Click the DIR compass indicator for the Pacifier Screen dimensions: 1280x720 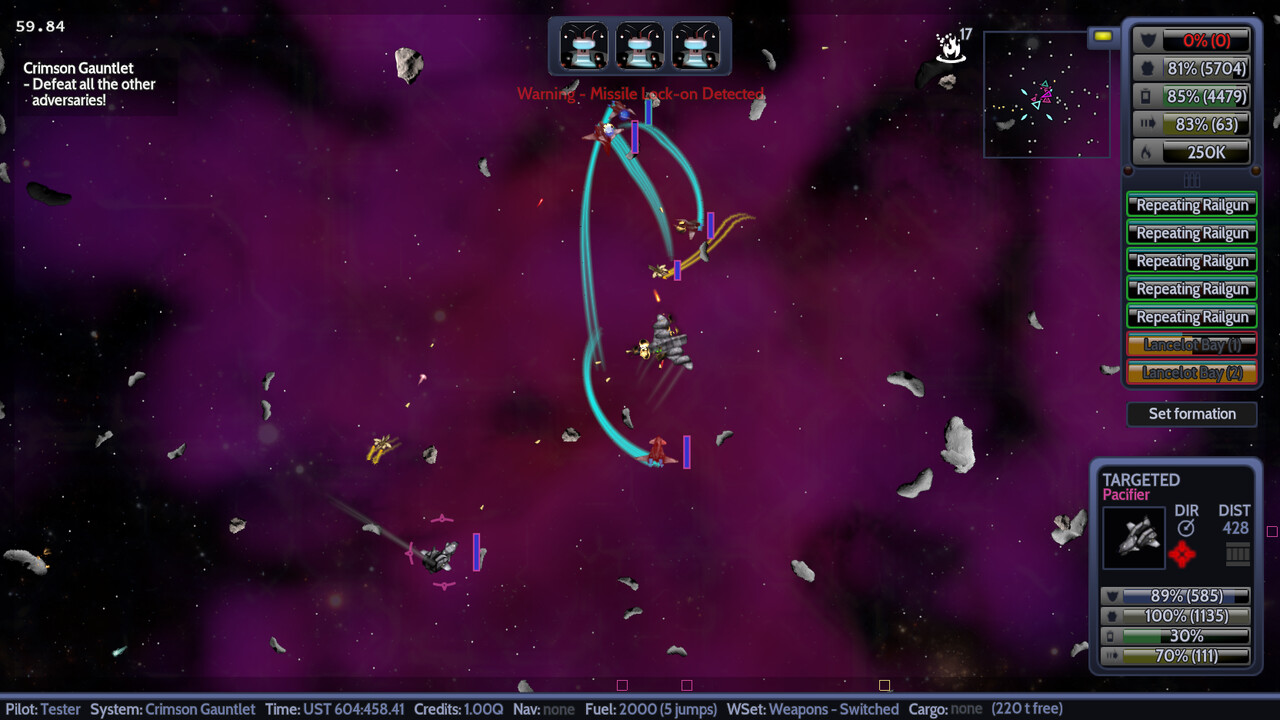coord(1186,527)
